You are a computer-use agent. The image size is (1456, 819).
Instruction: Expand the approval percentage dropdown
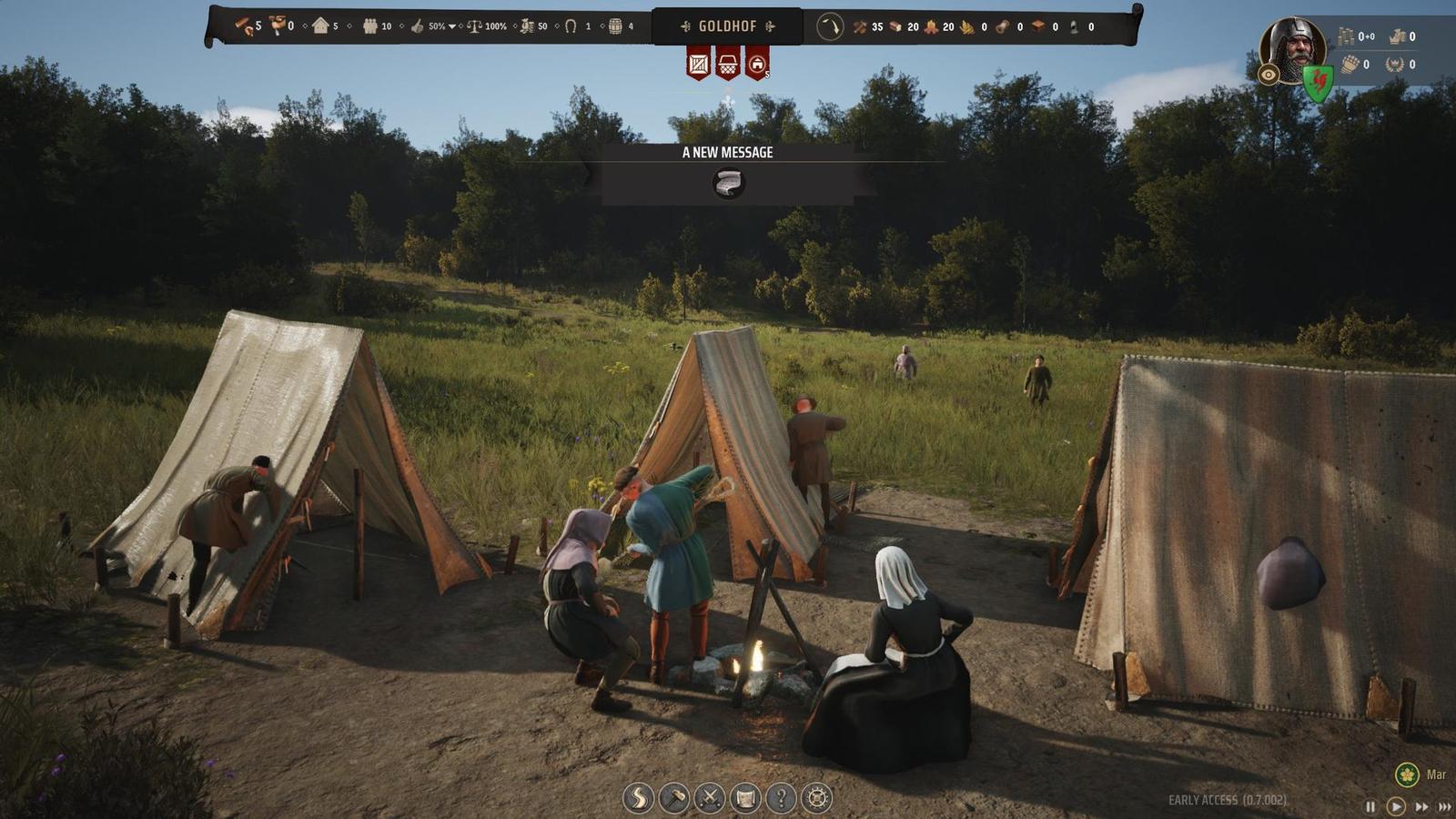(453, 25)
